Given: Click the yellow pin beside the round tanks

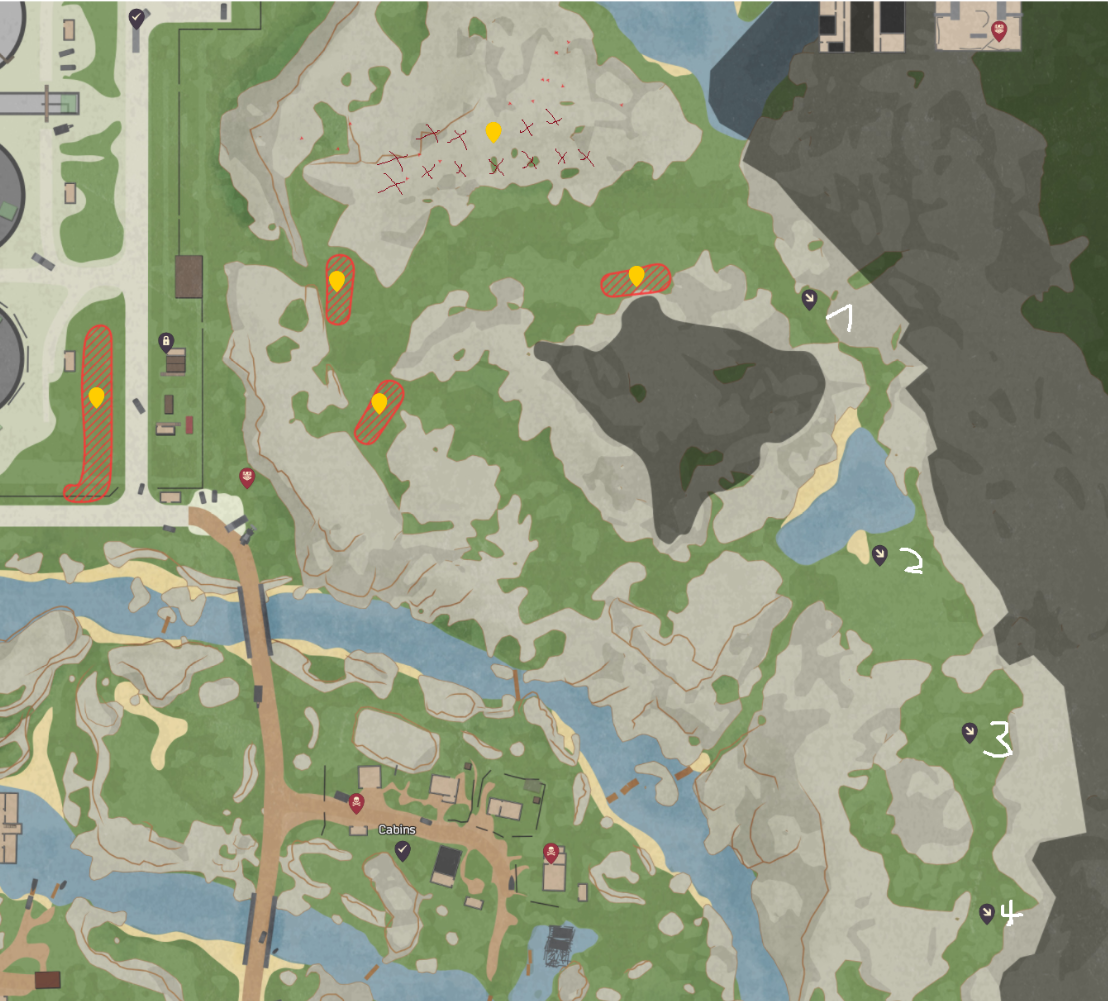Looking at the screenshot, I should coord(96,397).
